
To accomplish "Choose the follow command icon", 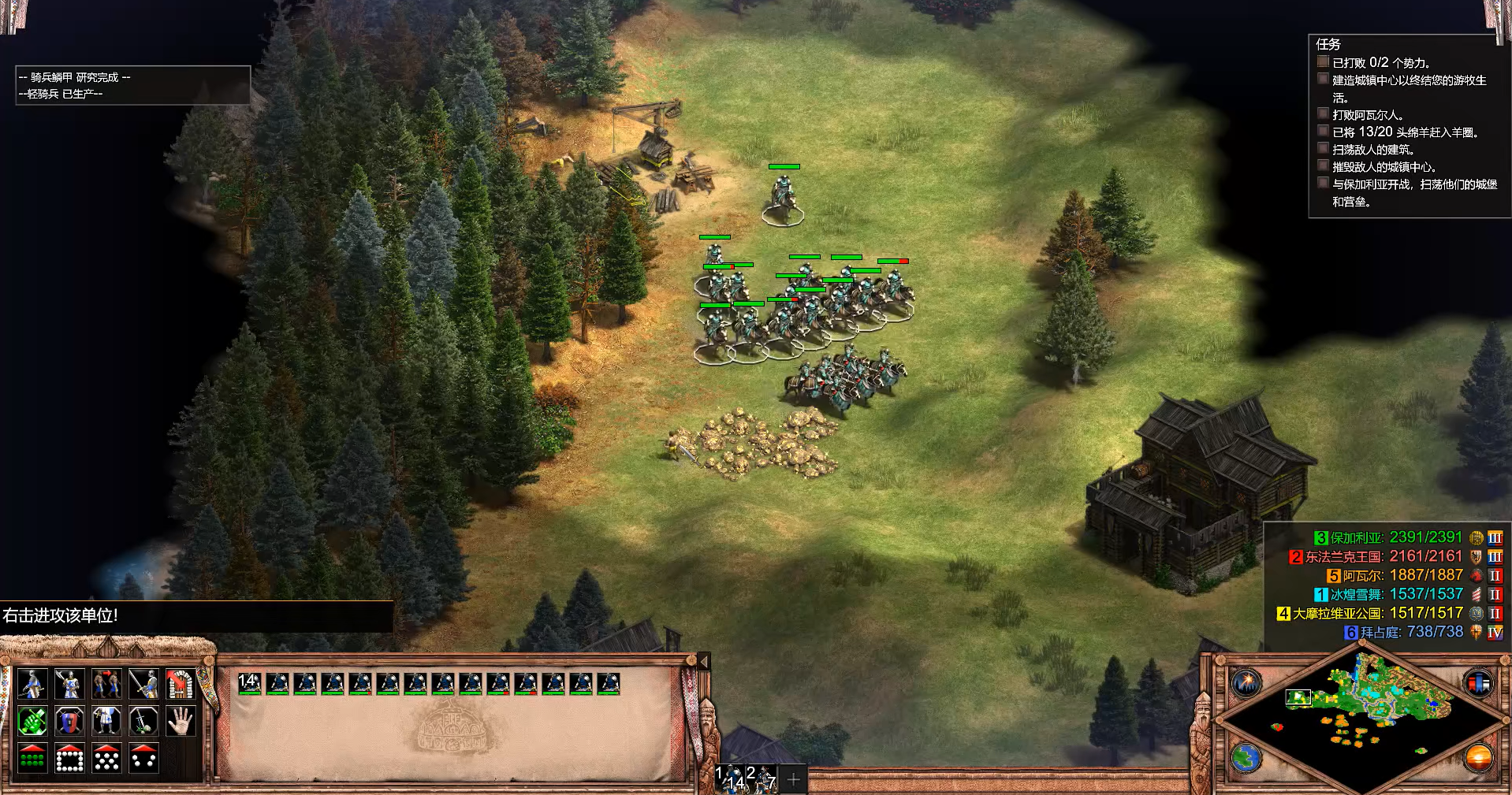I will tap(106, 684).
